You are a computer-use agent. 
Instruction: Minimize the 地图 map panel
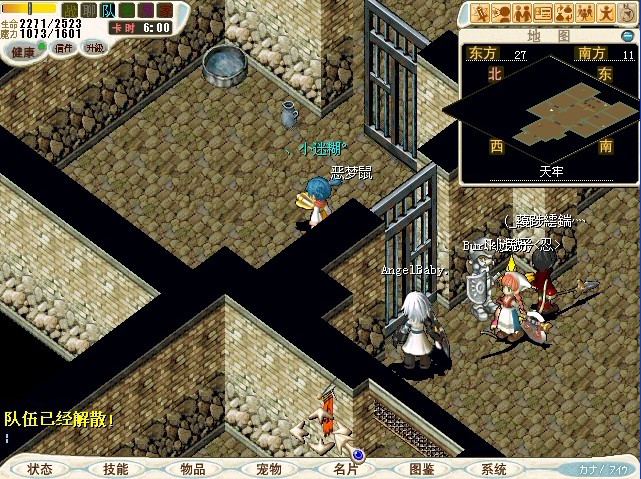point(627,36)
